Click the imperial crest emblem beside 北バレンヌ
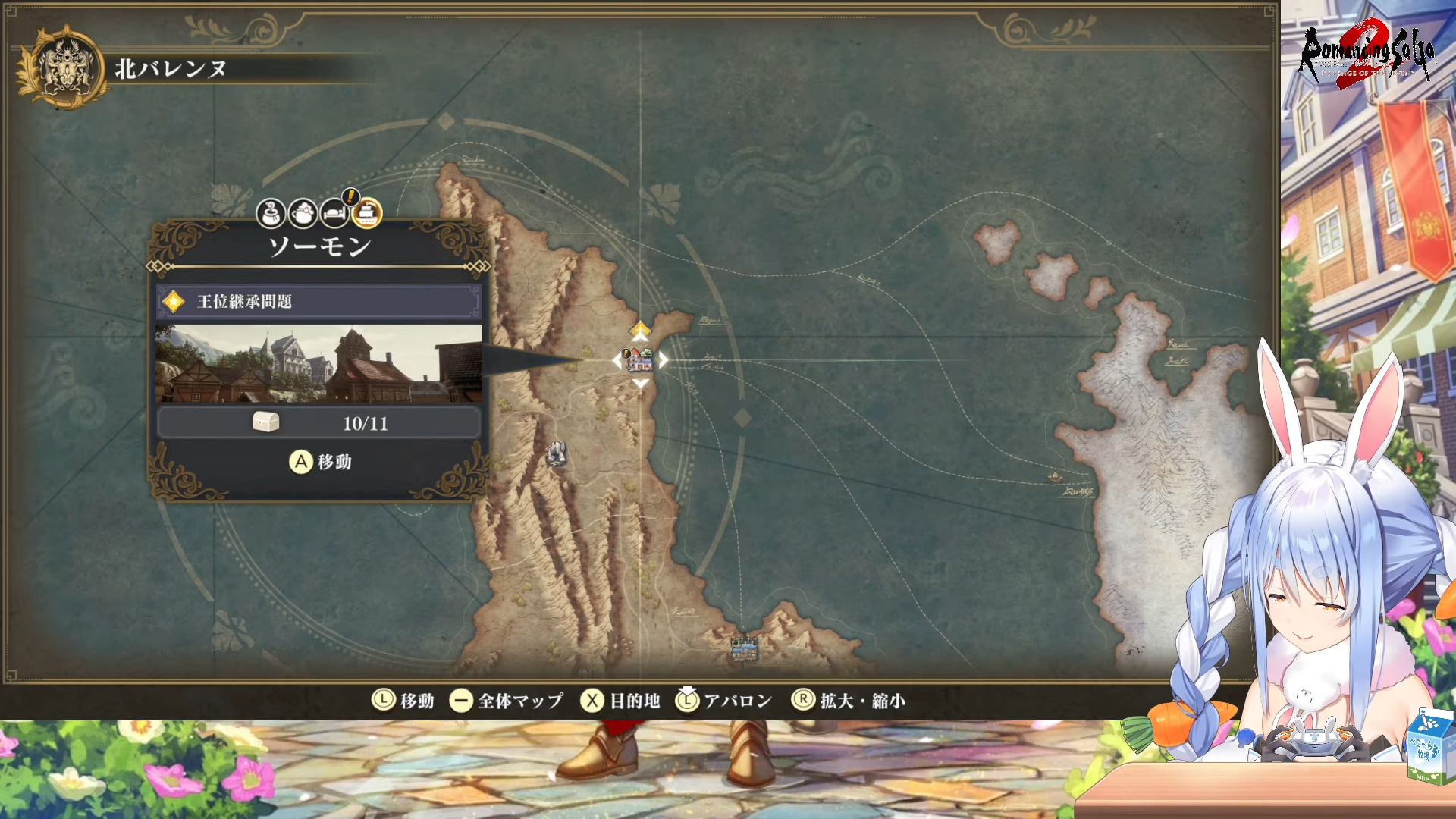 [65, 68]
